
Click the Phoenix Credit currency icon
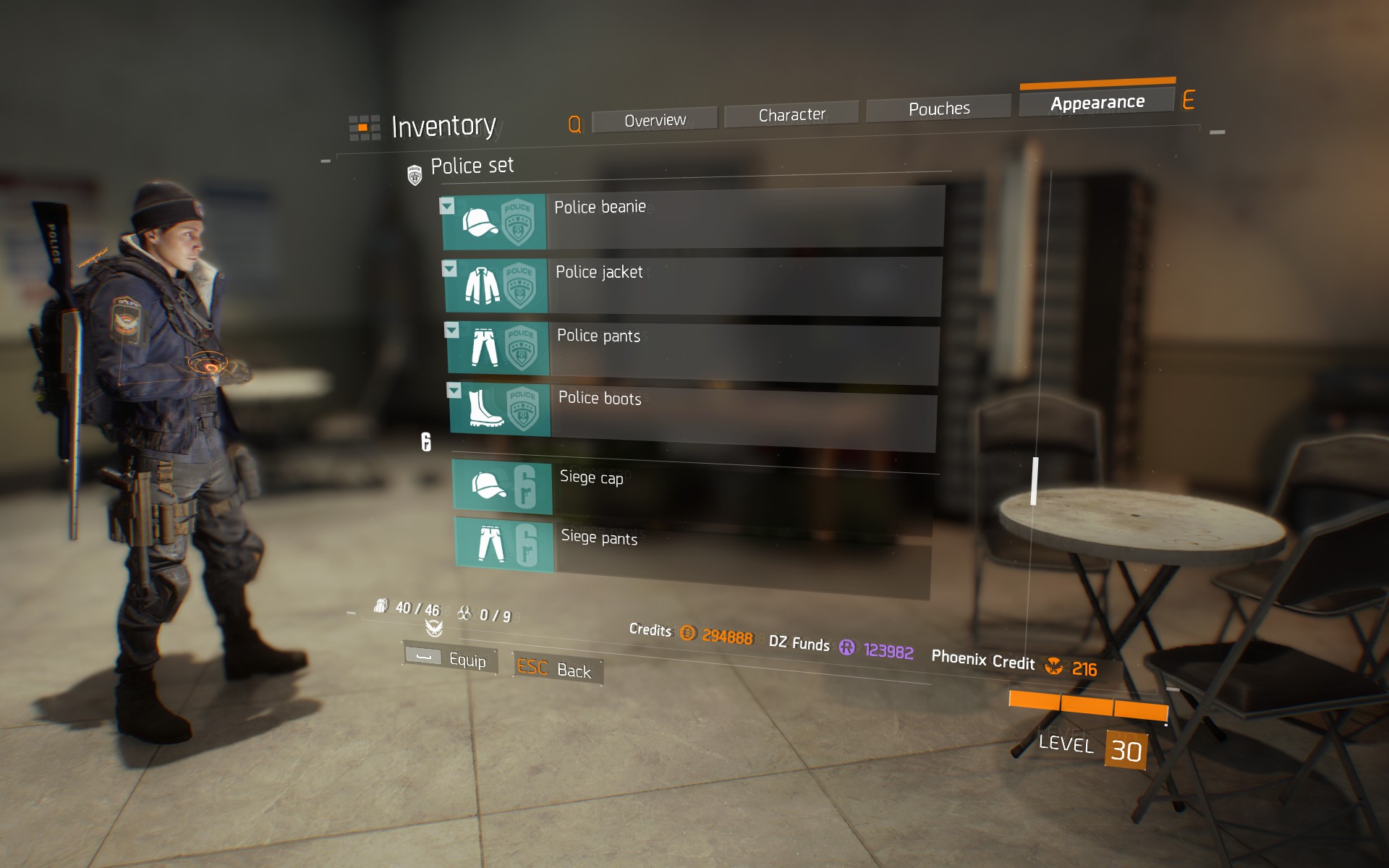click(x=1054, y=667)
